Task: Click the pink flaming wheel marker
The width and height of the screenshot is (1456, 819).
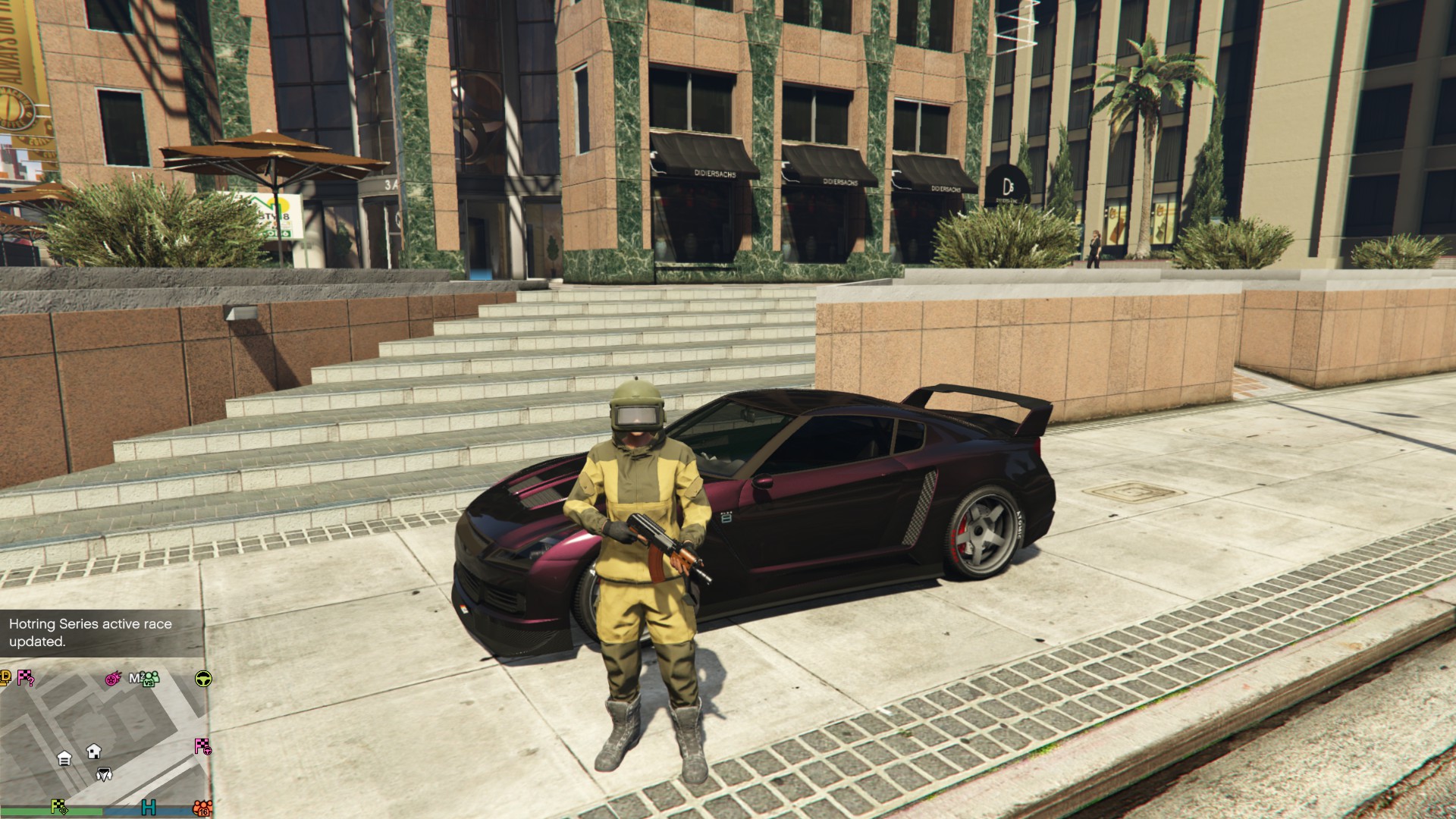Action: click(x=113, y=678)
